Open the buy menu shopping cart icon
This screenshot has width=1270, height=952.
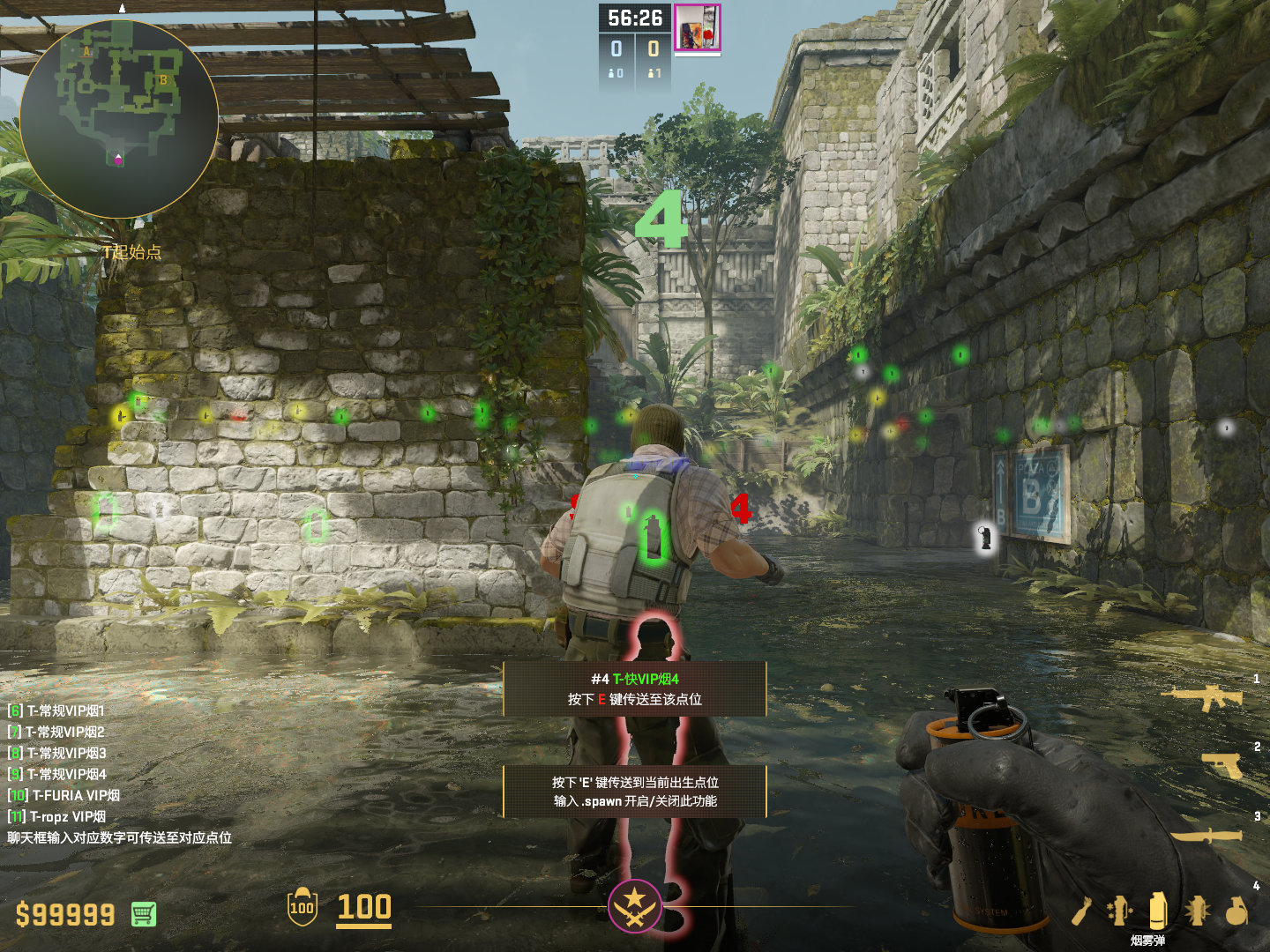point(144,914)
